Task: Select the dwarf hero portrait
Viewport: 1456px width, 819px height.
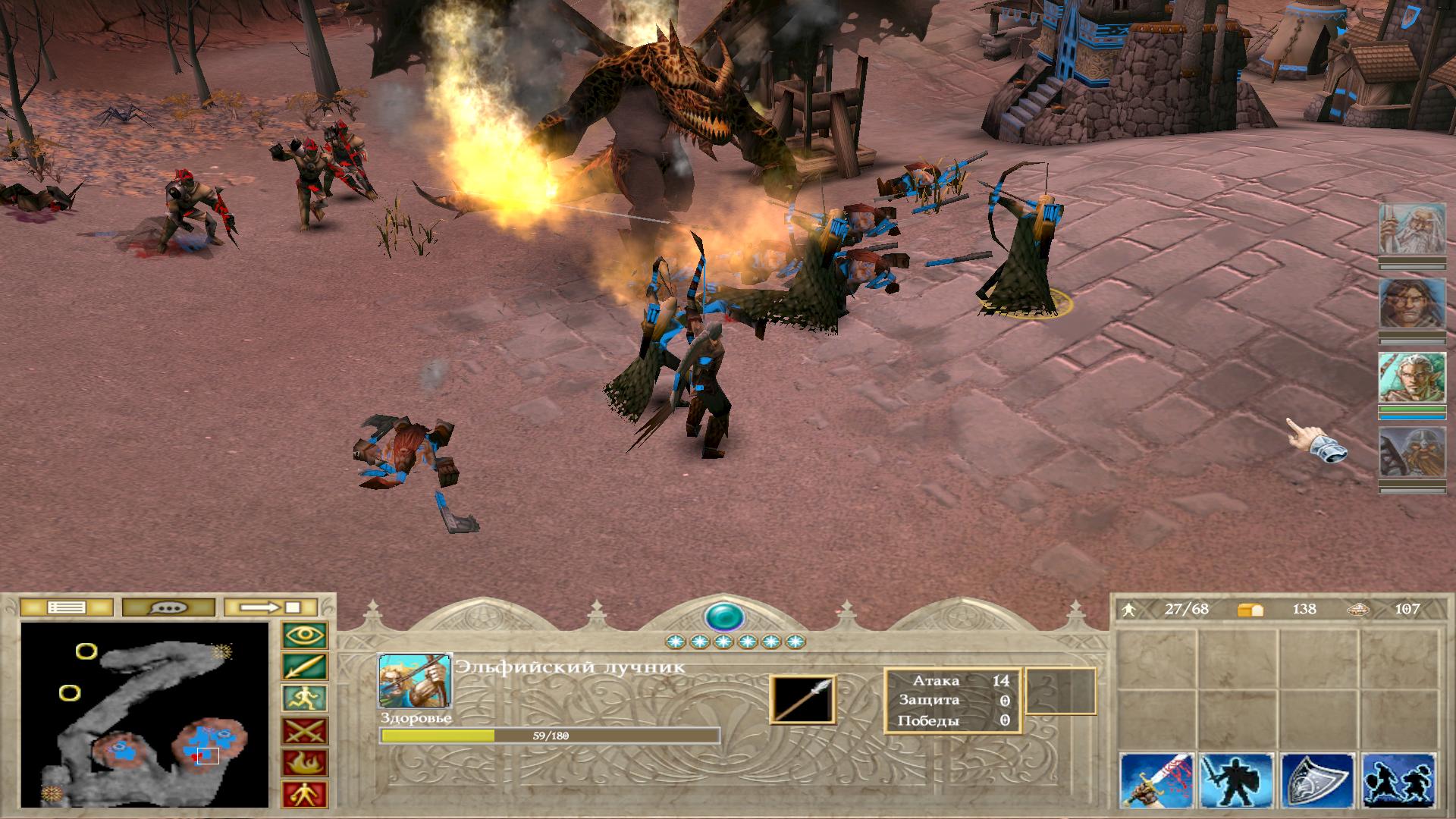Action: click(1412, 452)
